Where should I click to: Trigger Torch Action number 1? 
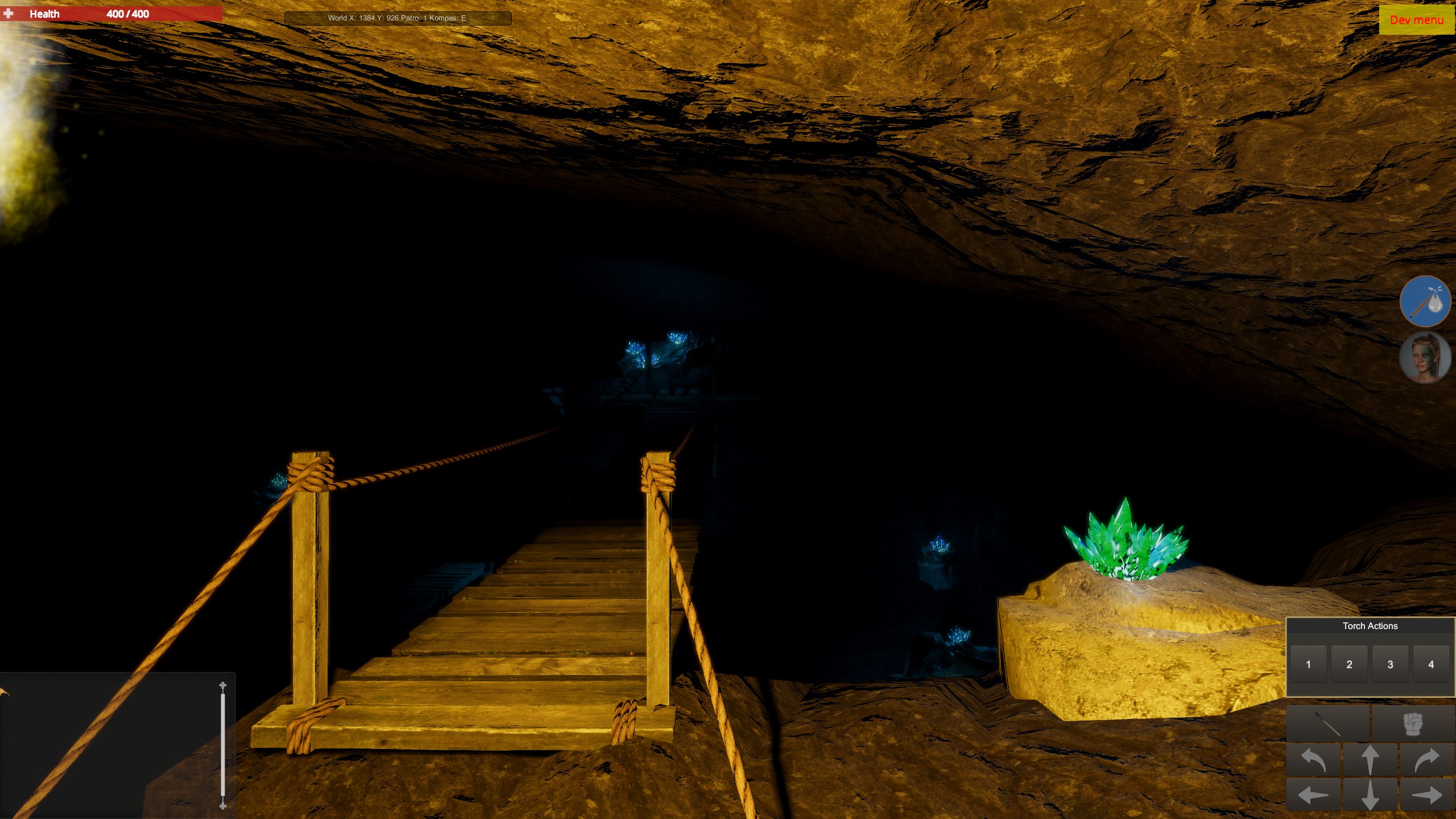click(1308, 664)
